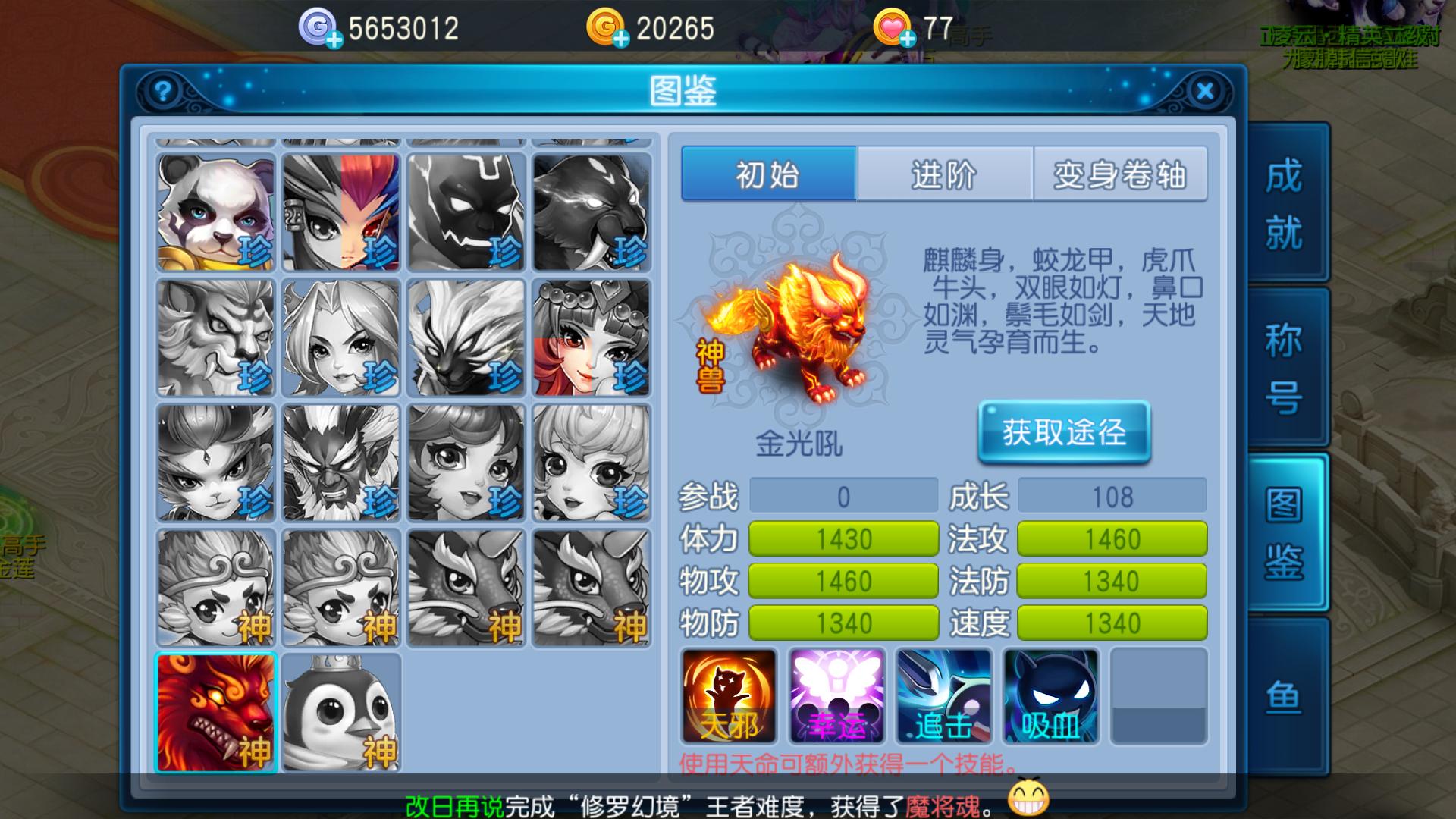
Task: Select the 幸运 skill icon
Action: coord(836,698)
